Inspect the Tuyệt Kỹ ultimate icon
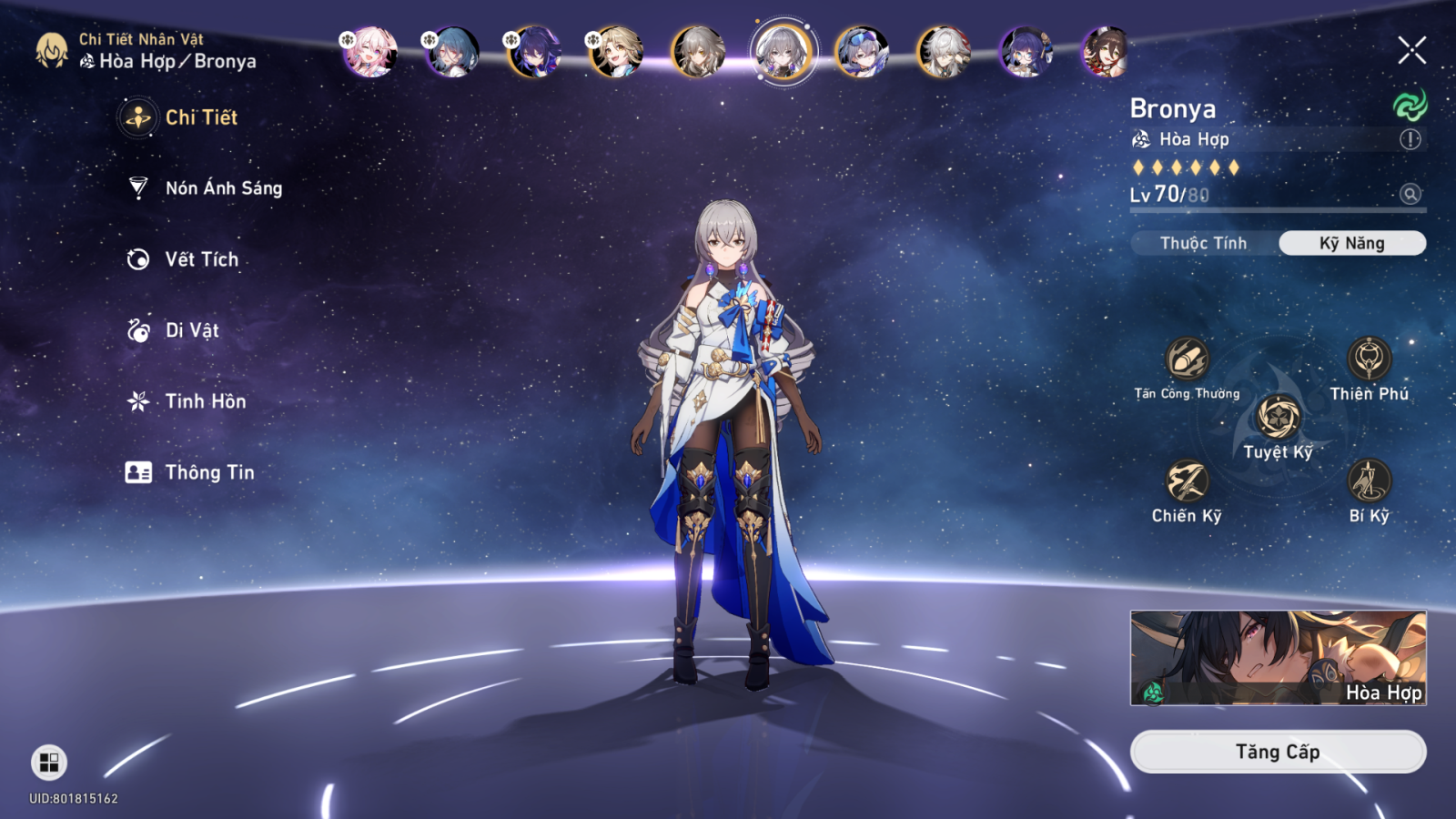Screen dimensions: 1456x819 coord(1278,418)
